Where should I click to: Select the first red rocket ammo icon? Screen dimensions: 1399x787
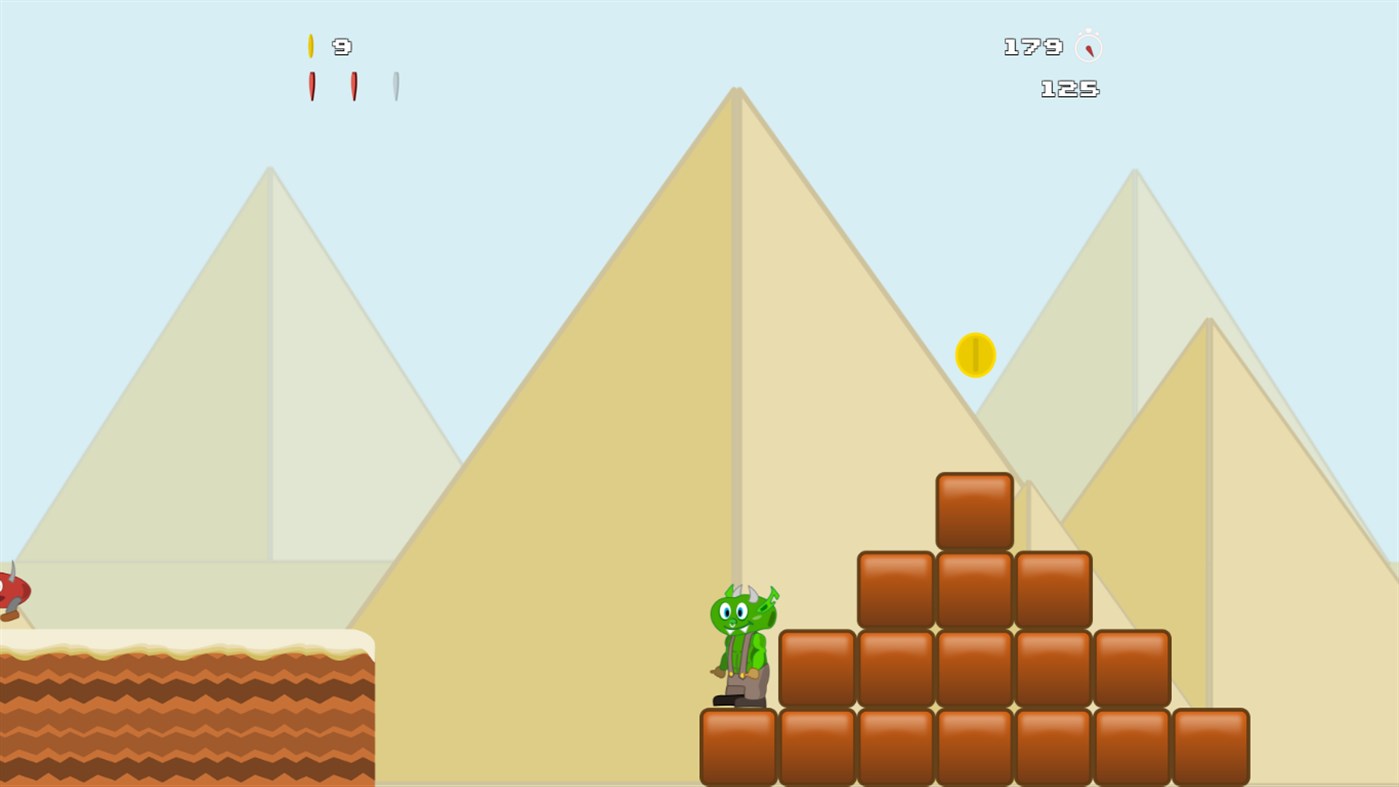point(312,86)
